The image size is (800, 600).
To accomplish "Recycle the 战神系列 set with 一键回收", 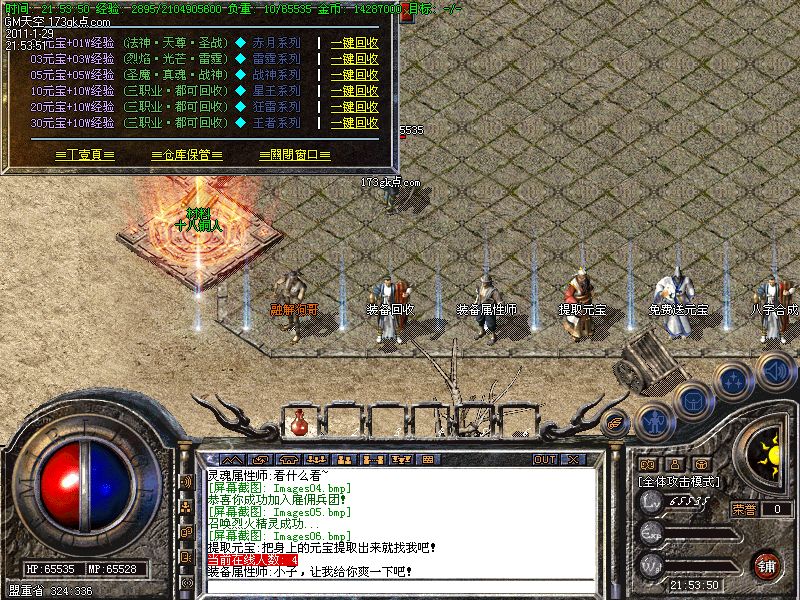I will coord(354,75).
